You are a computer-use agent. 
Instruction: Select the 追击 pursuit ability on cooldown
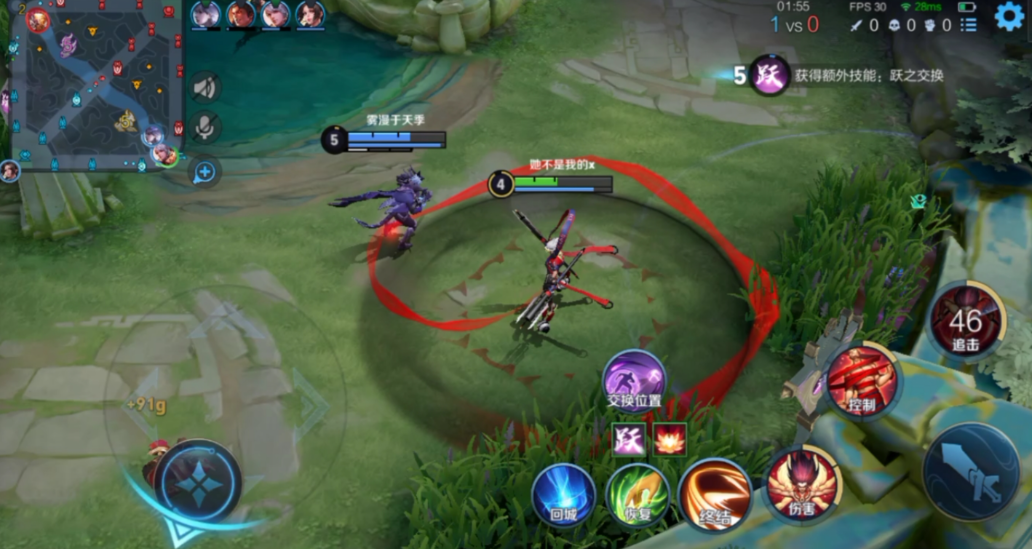pyautogui.click(x=966, y=321)
